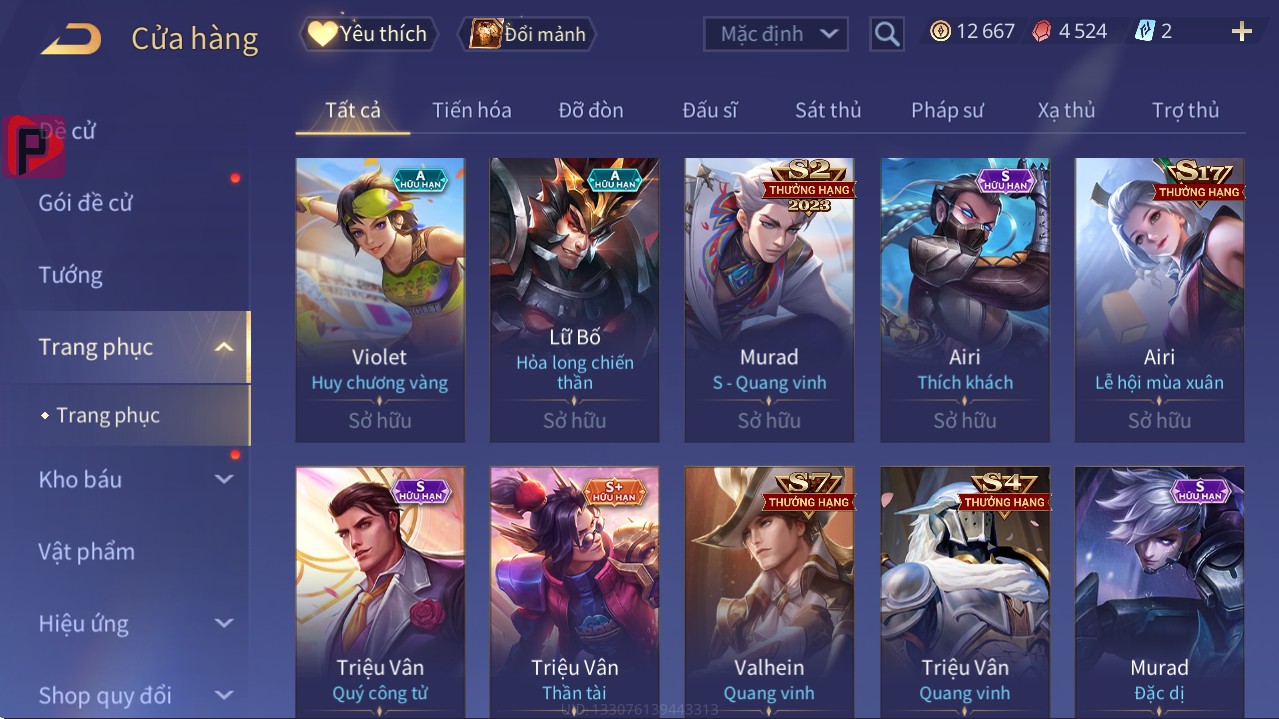The height and width of the screenshot is (719, 1279).
Task: Open the Gói đề cử menu
Action: point(86,203)
